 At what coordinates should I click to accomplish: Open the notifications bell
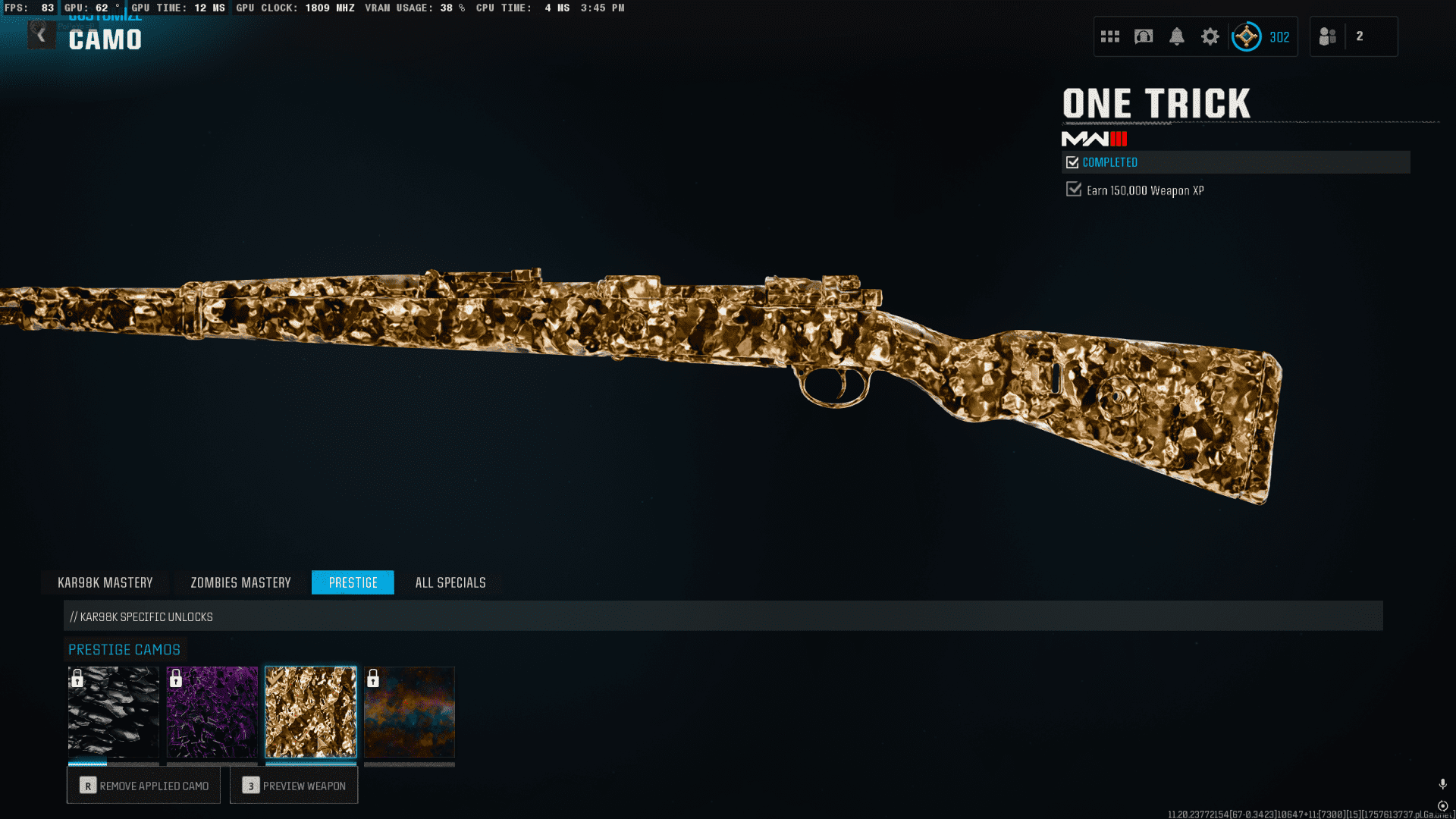[x=1176, y=36]
